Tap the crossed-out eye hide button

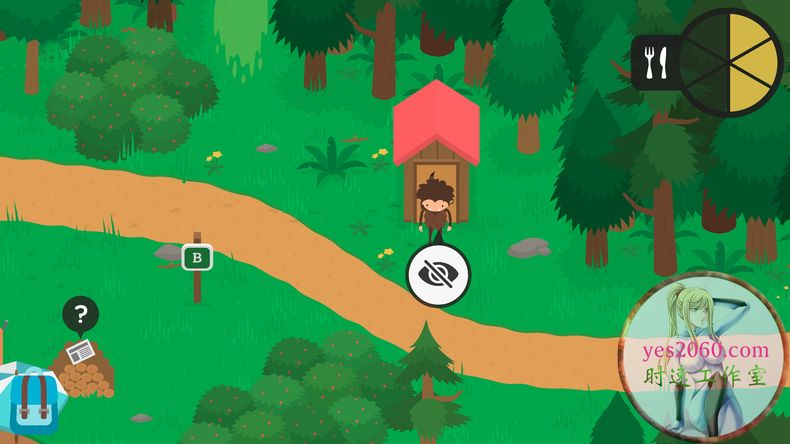click(438, 274)
